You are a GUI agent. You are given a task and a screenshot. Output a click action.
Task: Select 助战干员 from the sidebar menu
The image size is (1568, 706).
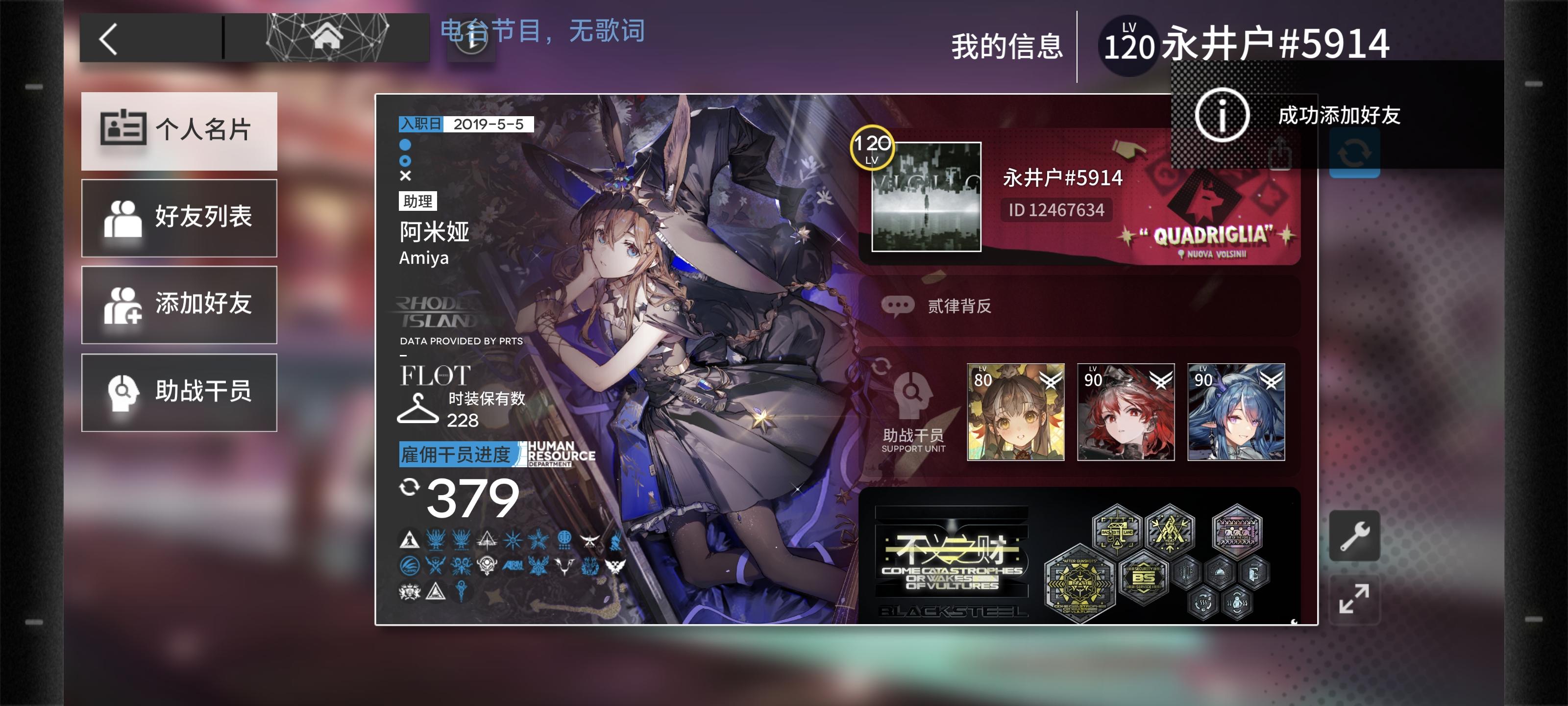point(178,392)
